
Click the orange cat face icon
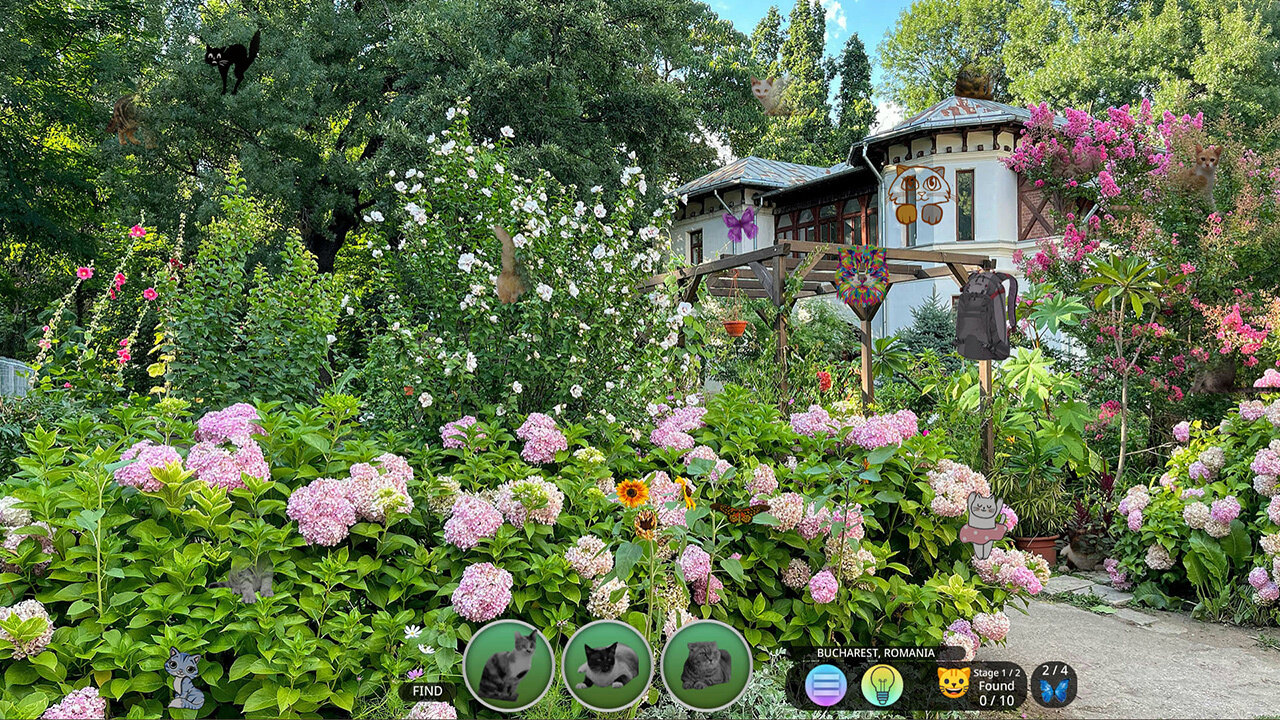[x=953, y=683]
